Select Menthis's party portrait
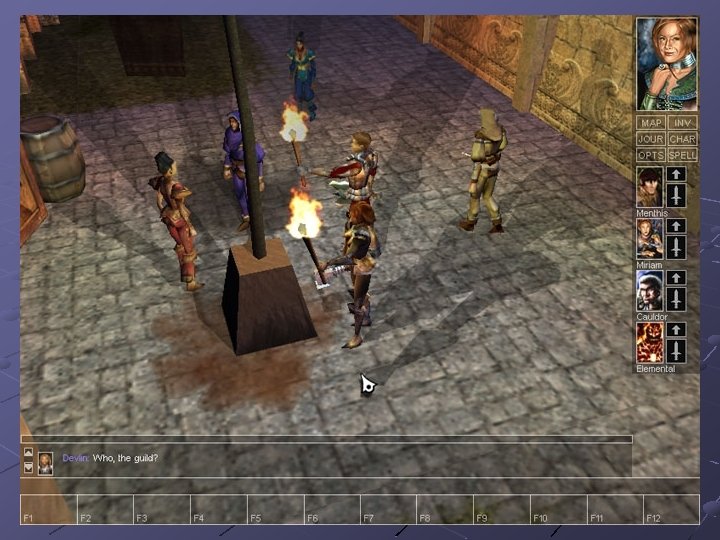 tap(650, 187)
